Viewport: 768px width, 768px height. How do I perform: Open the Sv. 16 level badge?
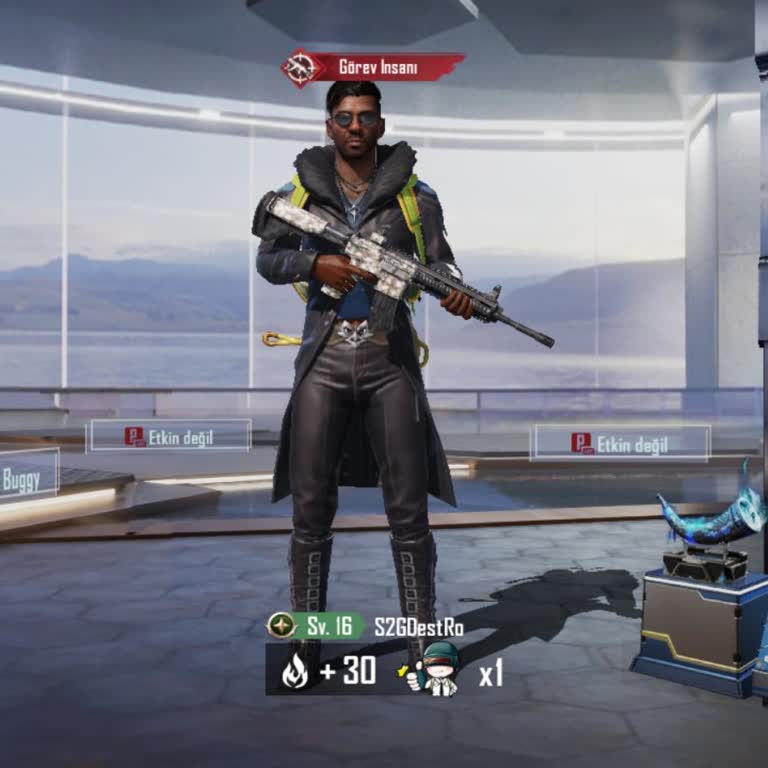(315, 626)
